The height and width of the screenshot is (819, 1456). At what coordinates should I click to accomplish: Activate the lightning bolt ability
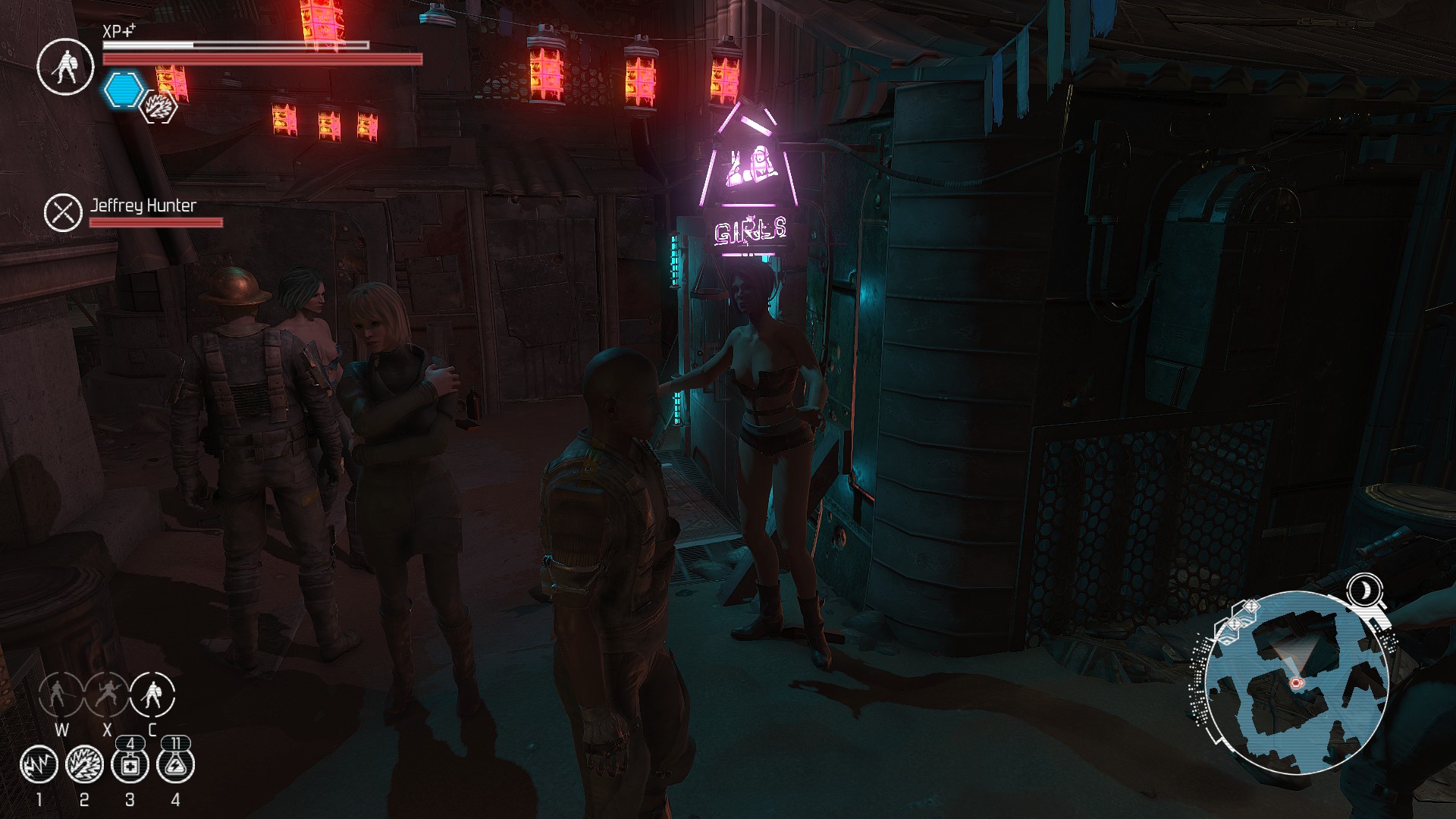coord(39,764)
